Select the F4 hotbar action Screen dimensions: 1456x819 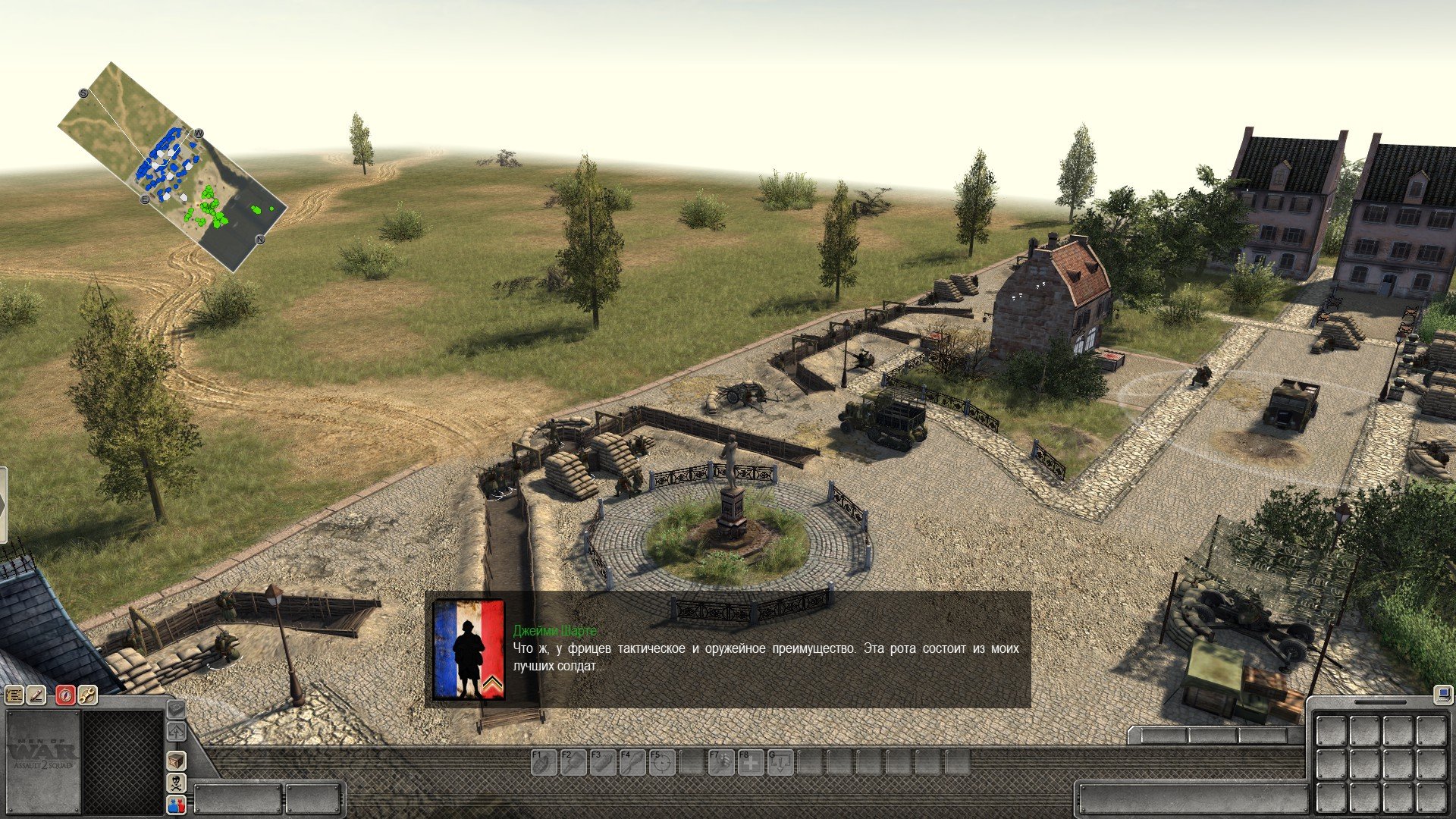point(632,762)
